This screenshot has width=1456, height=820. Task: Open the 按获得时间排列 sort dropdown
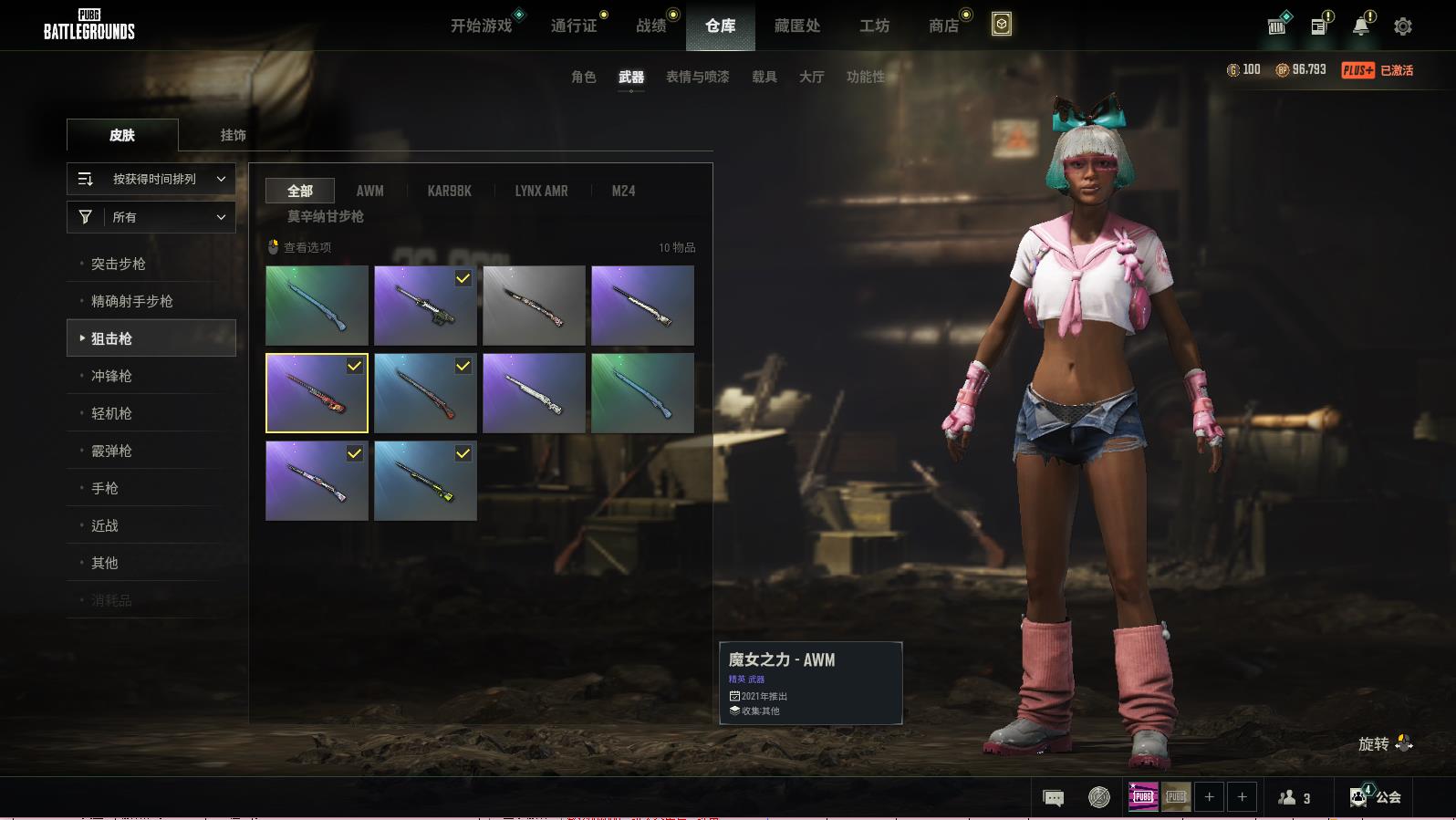click(151, 179)
